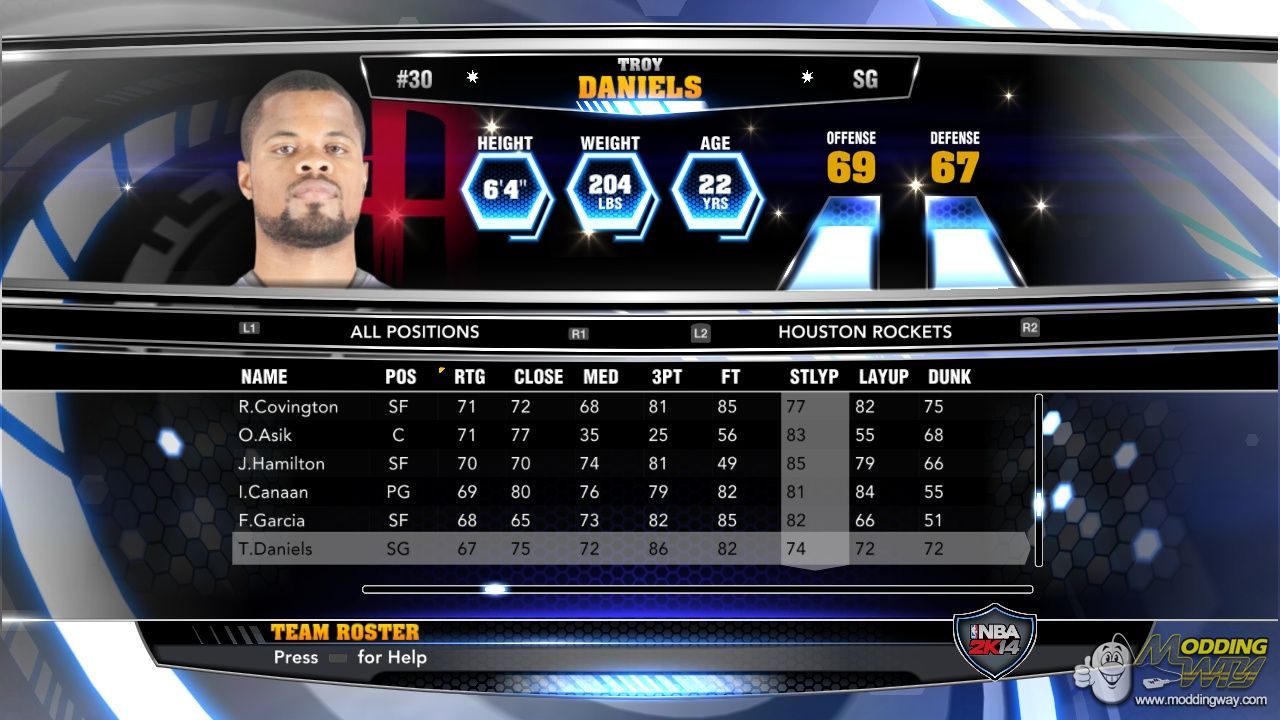Image resolution: width=1280 pixels, height=720 pixels.
Task: Sort by the MED column header
Action: coord(600,377)
